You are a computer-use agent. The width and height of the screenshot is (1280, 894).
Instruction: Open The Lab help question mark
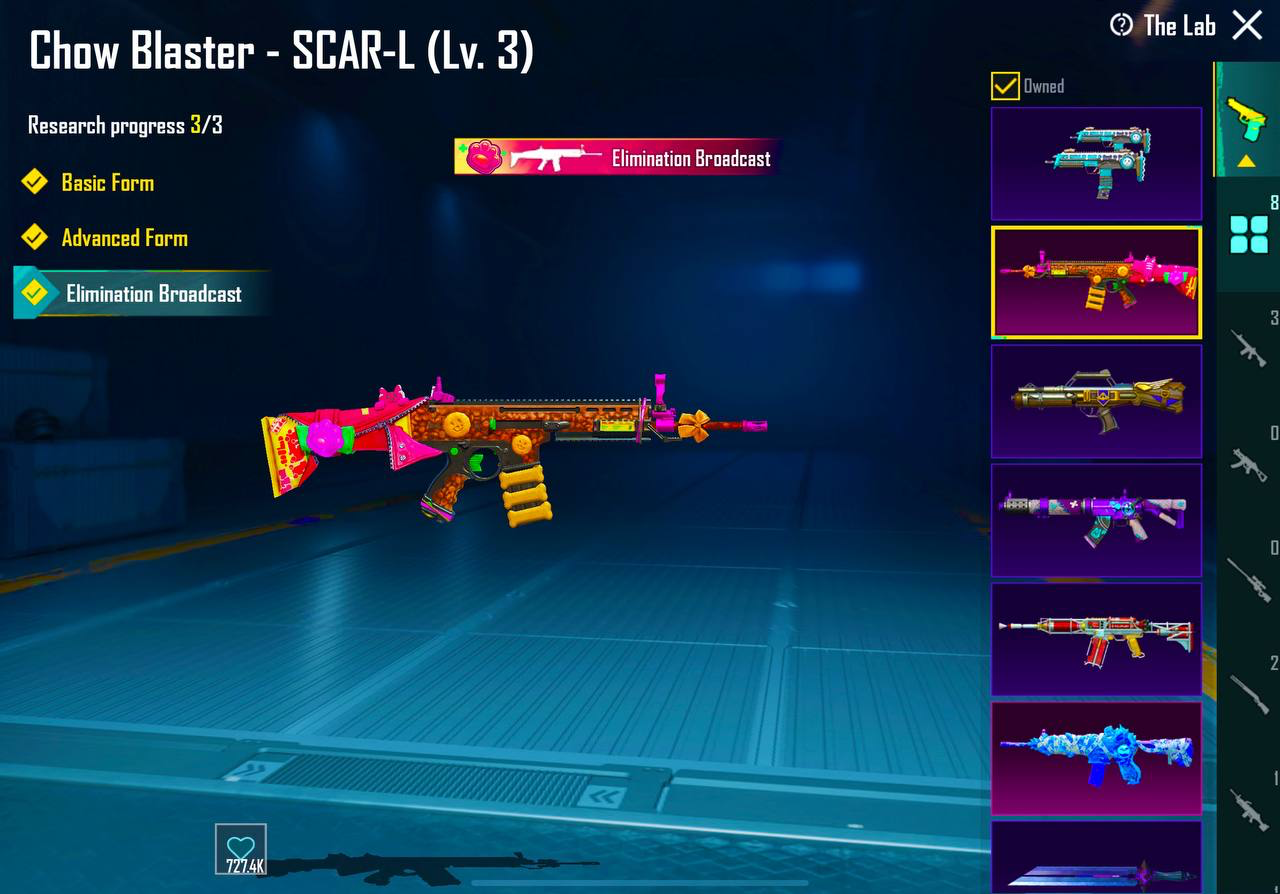click(x=1121, y=25)
